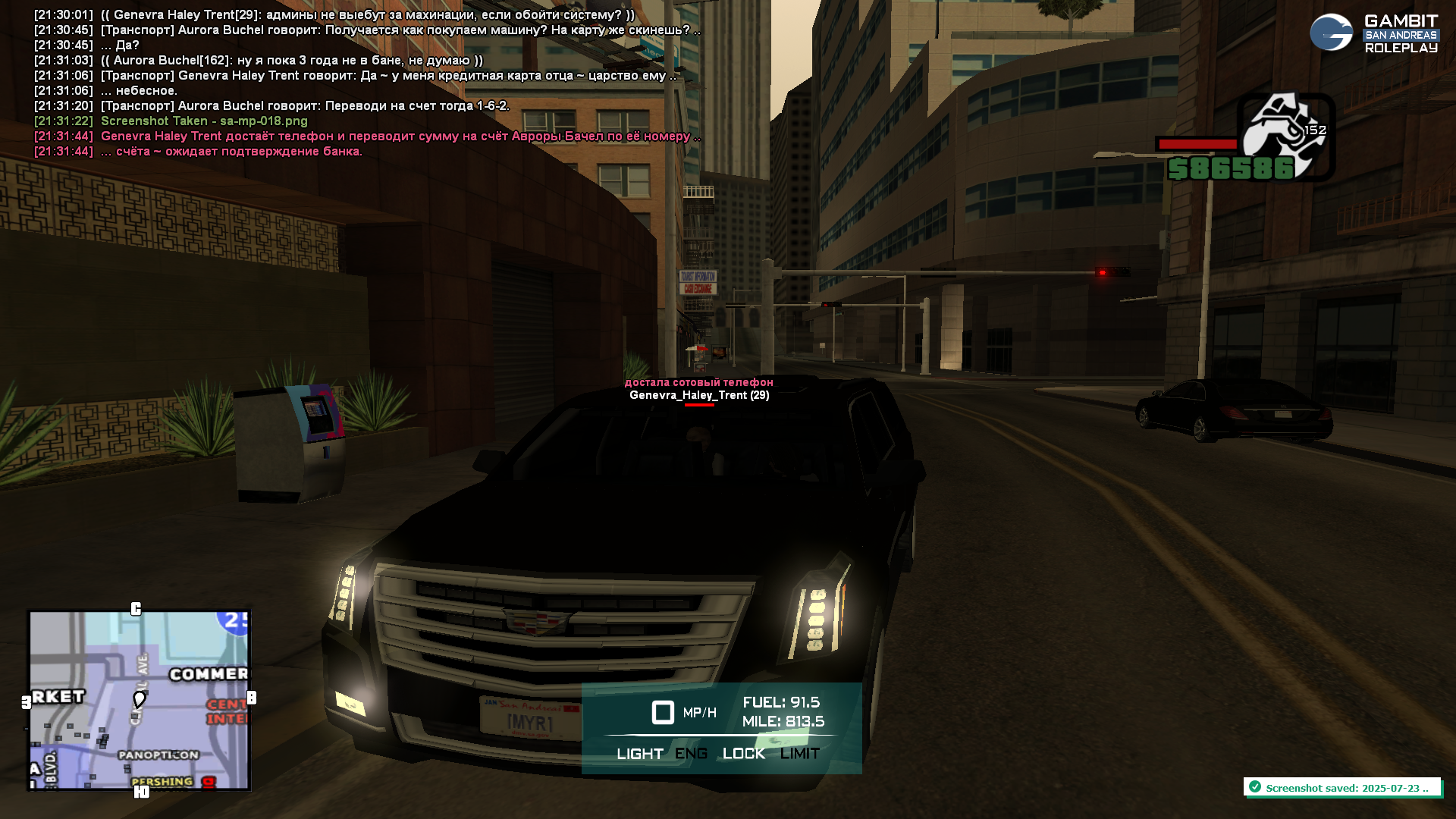Click the player position marker on minimap
The width and height of the screenshot is (1456, 819).
pyautogui.click(x=139, y=698)
